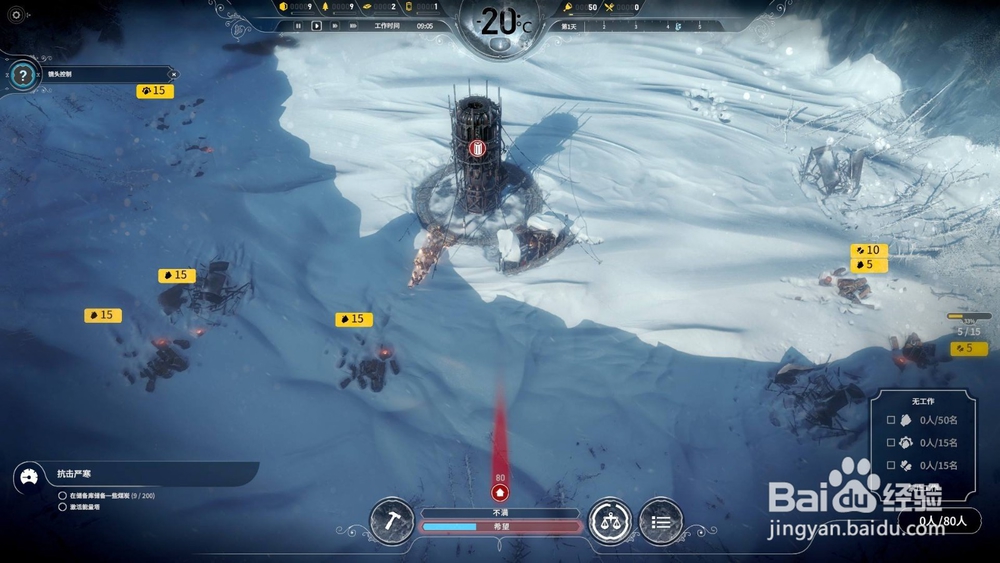1000x563 pixels.
Task: Select the red generator icon on the tower
Action: (x=477, y=149)
